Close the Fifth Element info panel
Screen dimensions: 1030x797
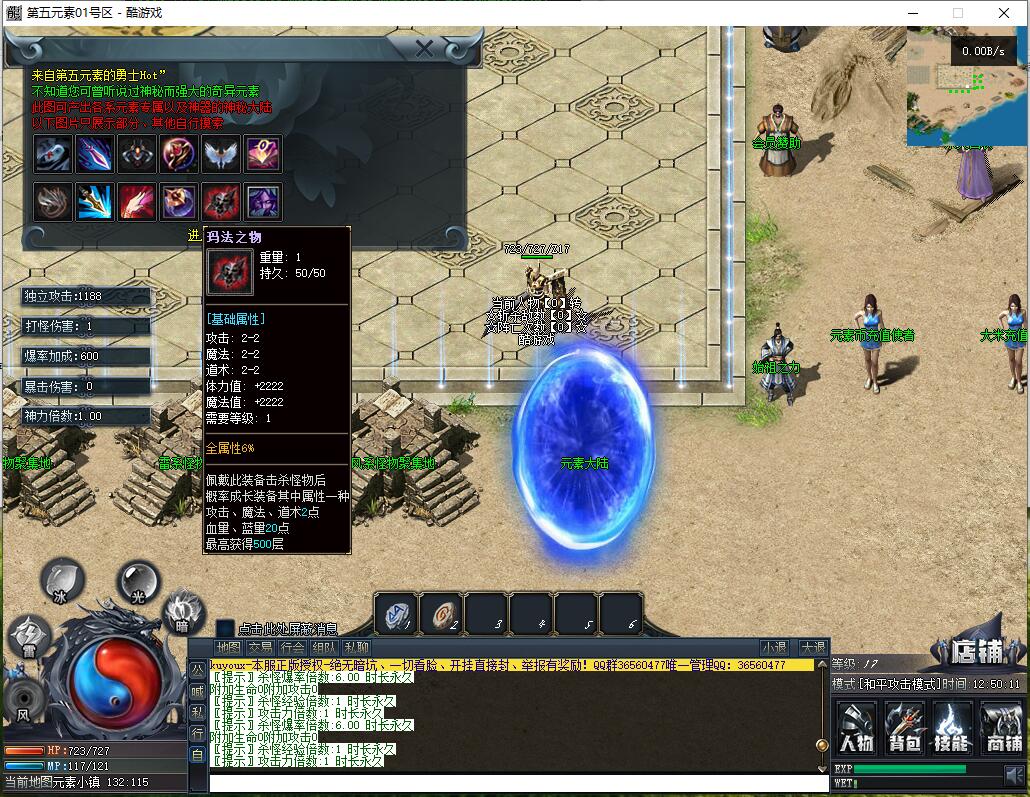click(x=425, y=49)
